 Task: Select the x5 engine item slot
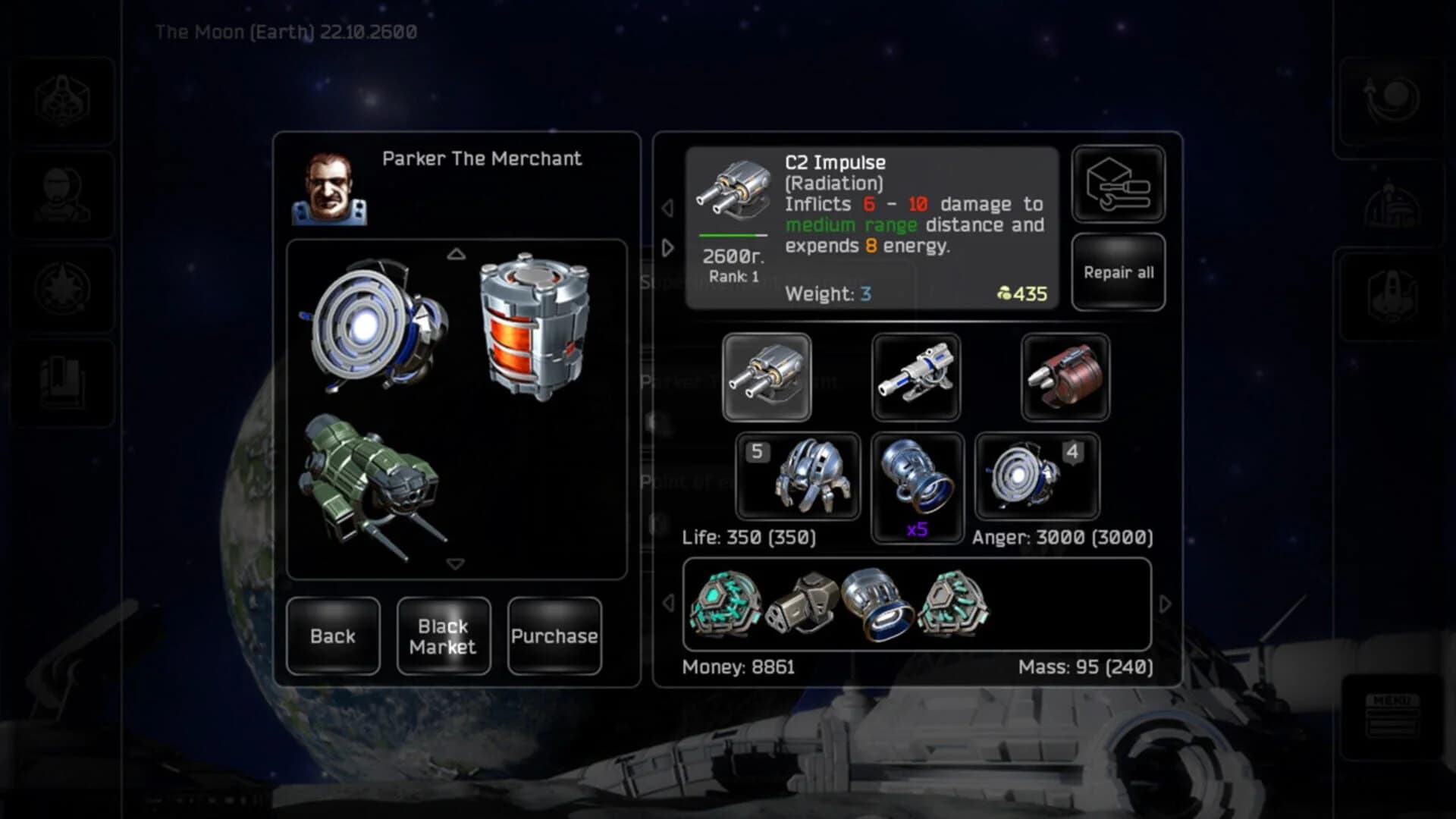[918, 485]
